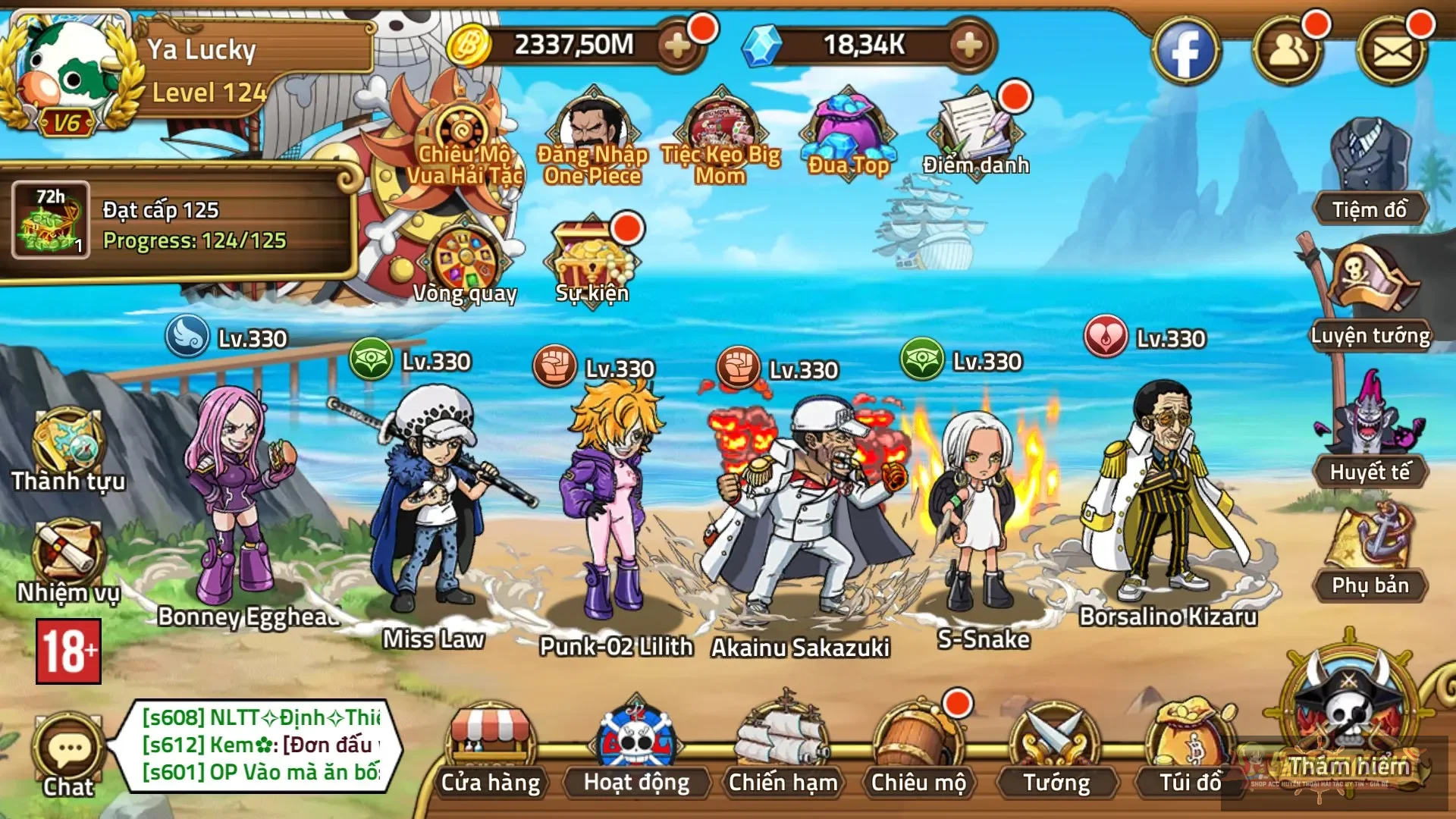Open the Facebook link icon
The width and height of the screenshot is (1456, 819).
(1185, 52)
